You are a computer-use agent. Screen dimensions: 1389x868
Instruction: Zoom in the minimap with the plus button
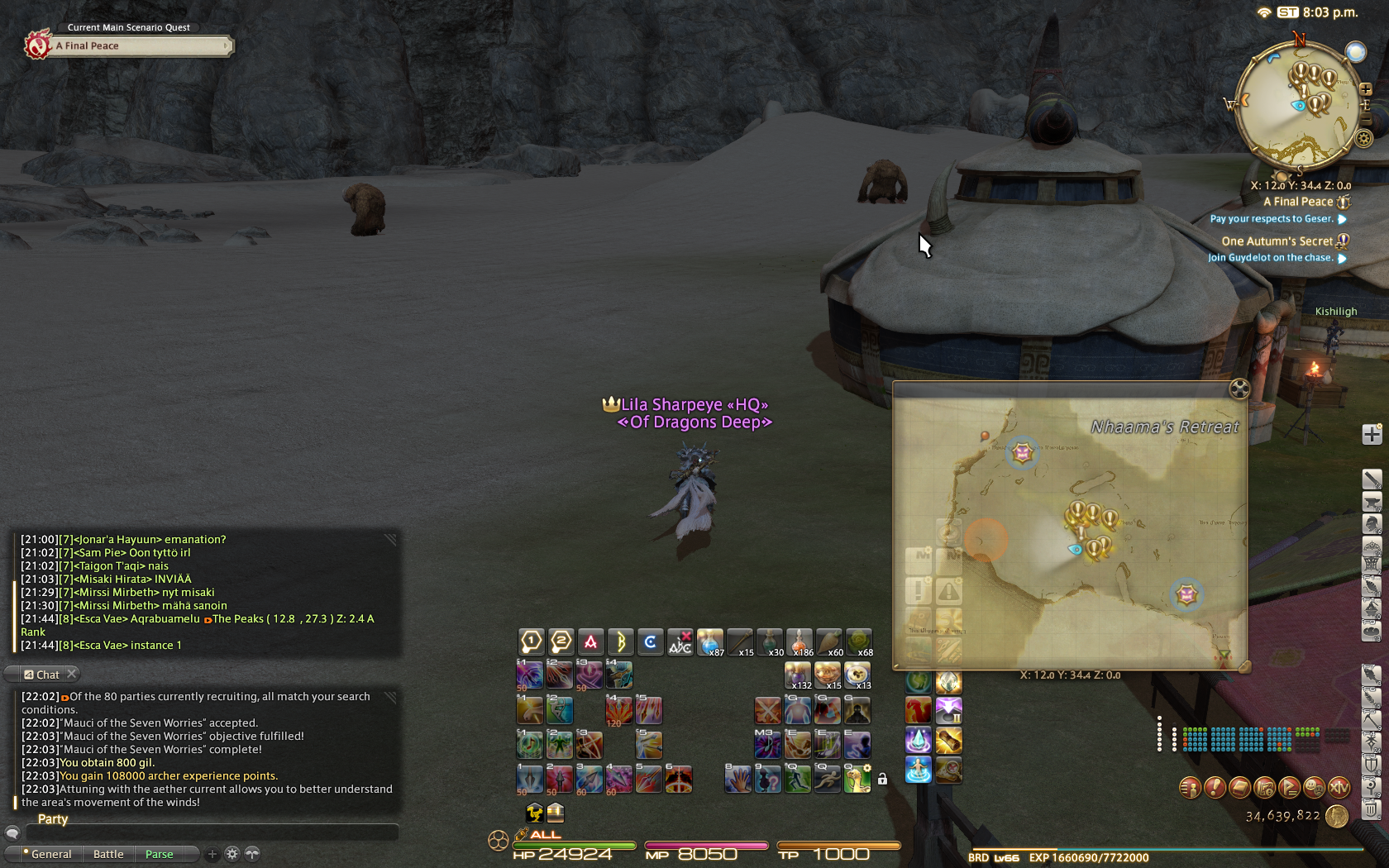[1365, 89]
